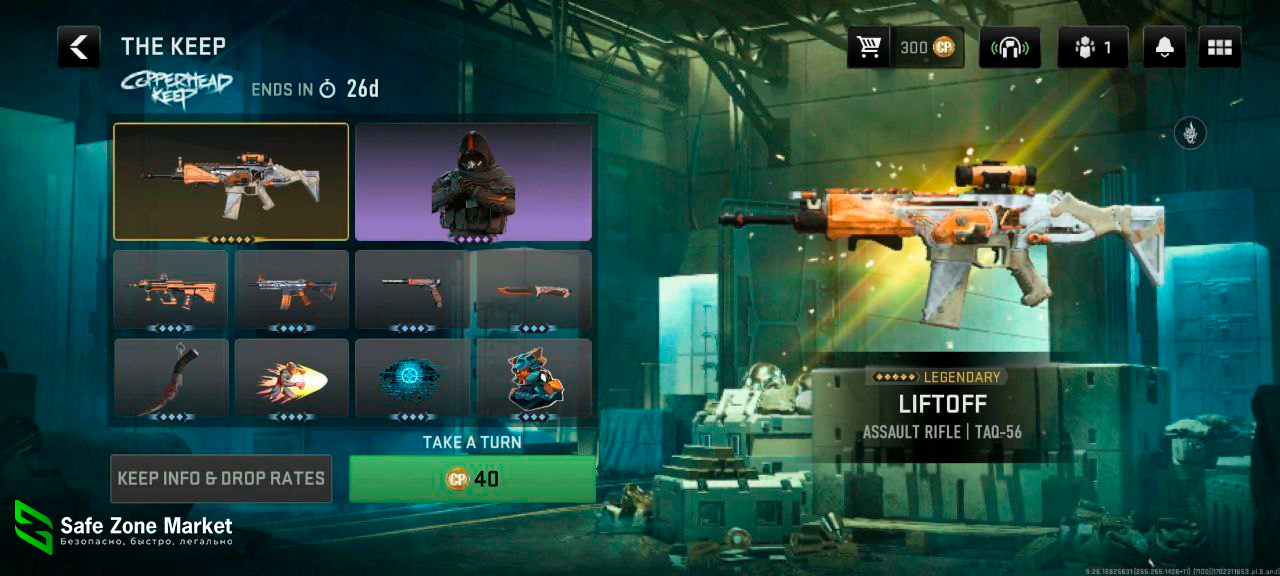Tap the round flaming skull icon

[x=1190, y=133]
